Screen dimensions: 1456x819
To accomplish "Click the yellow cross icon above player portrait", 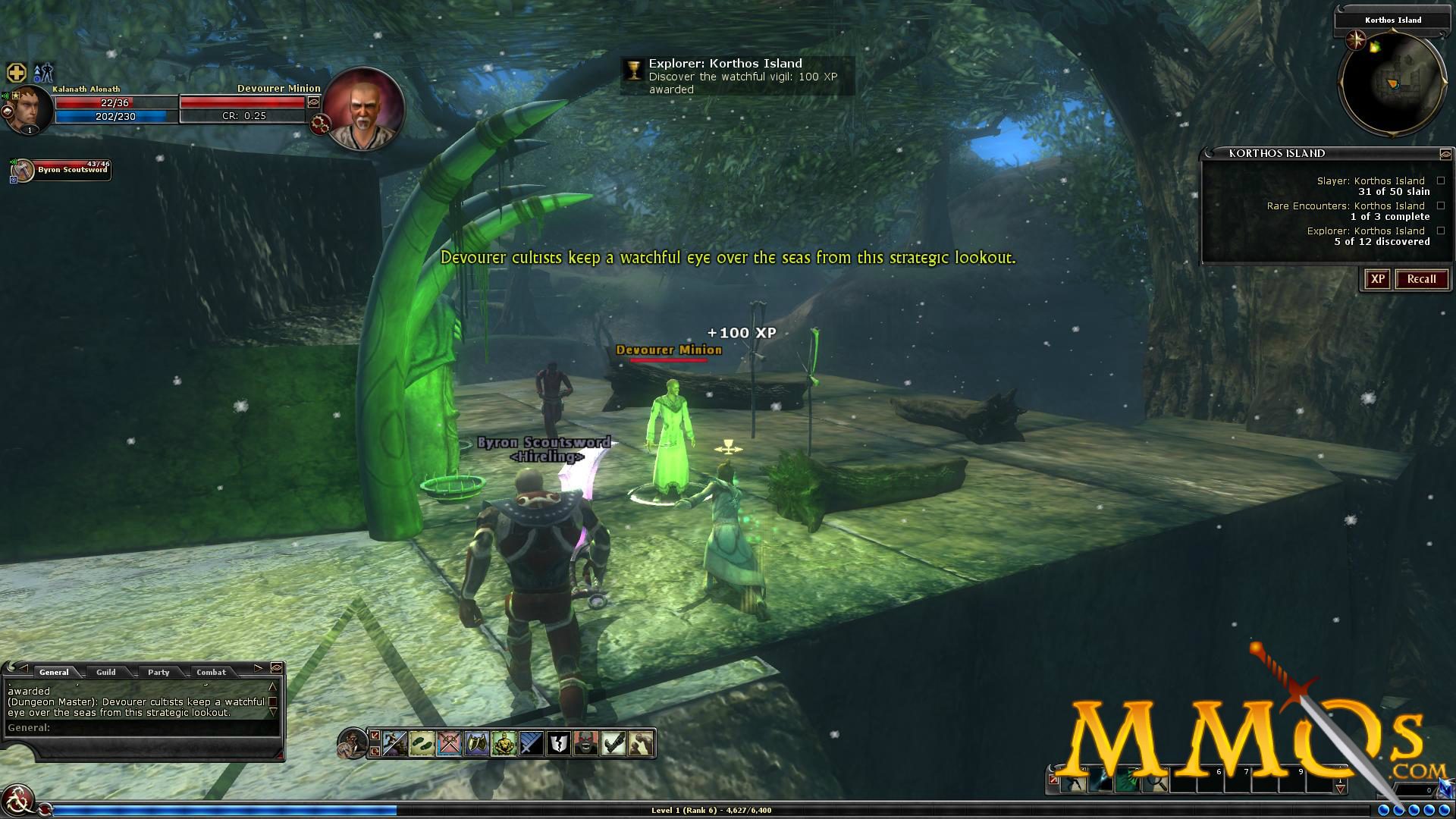I will coord(17,73).
